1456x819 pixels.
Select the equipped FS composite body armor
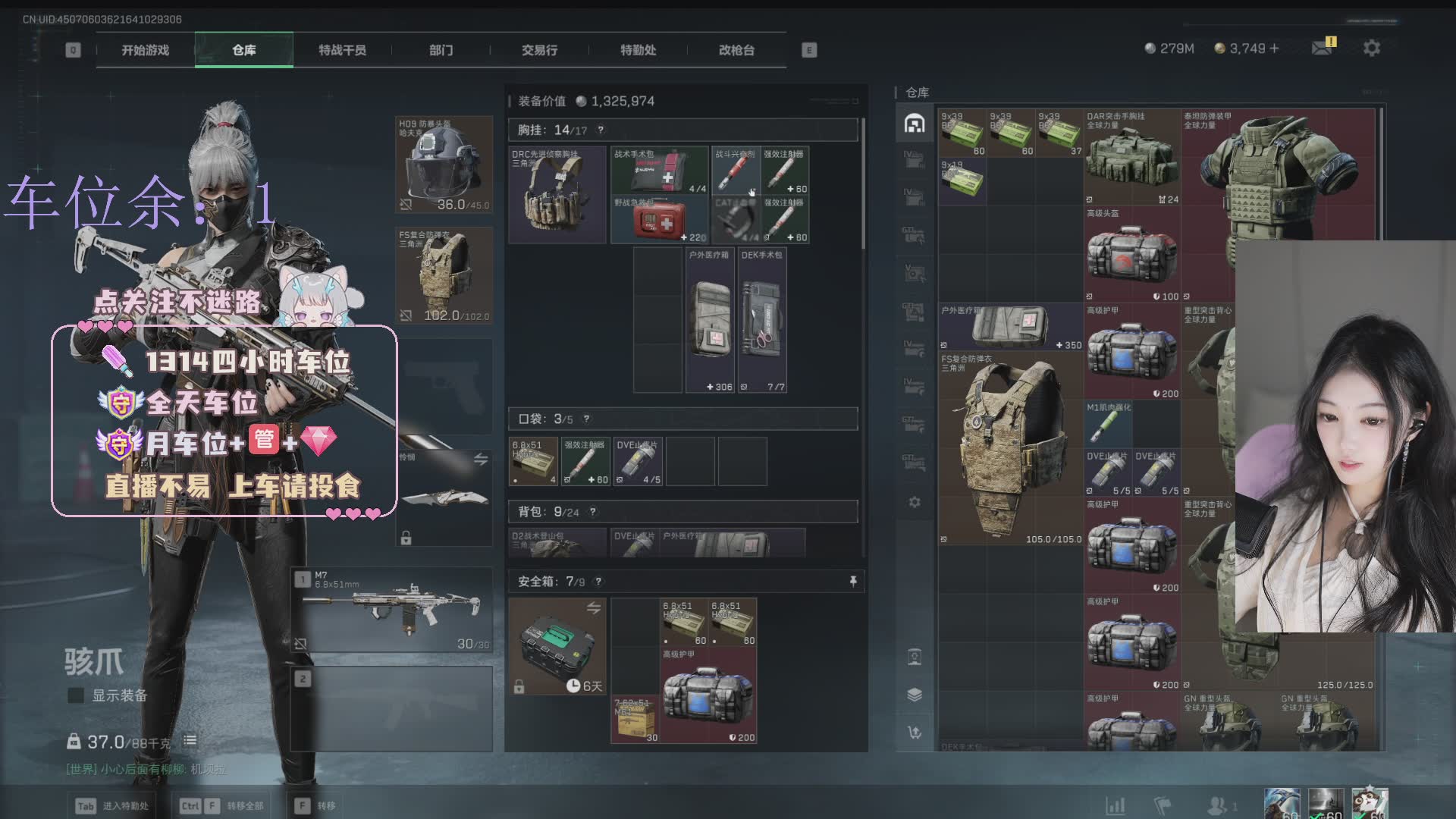[444, 275]
